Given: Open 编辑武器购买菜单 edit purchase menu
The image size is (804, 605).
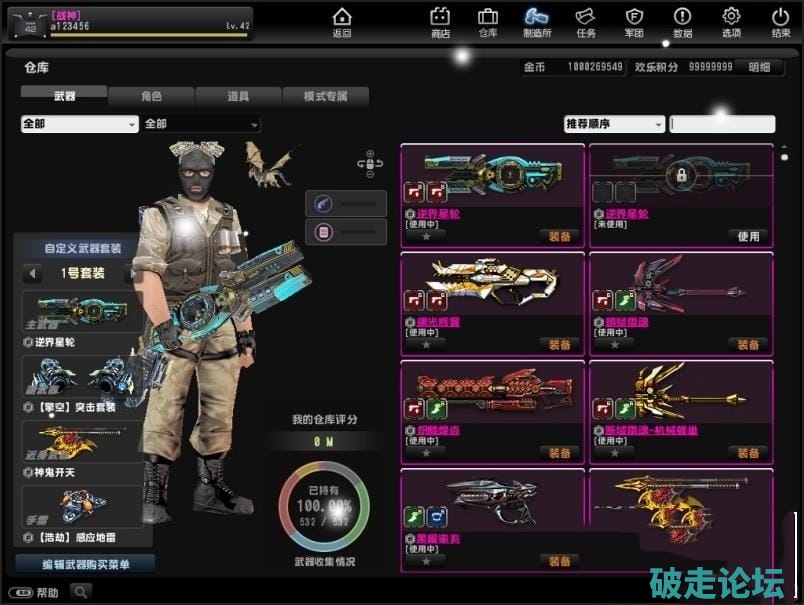Looking at the screenshot, I should [85, 564].
